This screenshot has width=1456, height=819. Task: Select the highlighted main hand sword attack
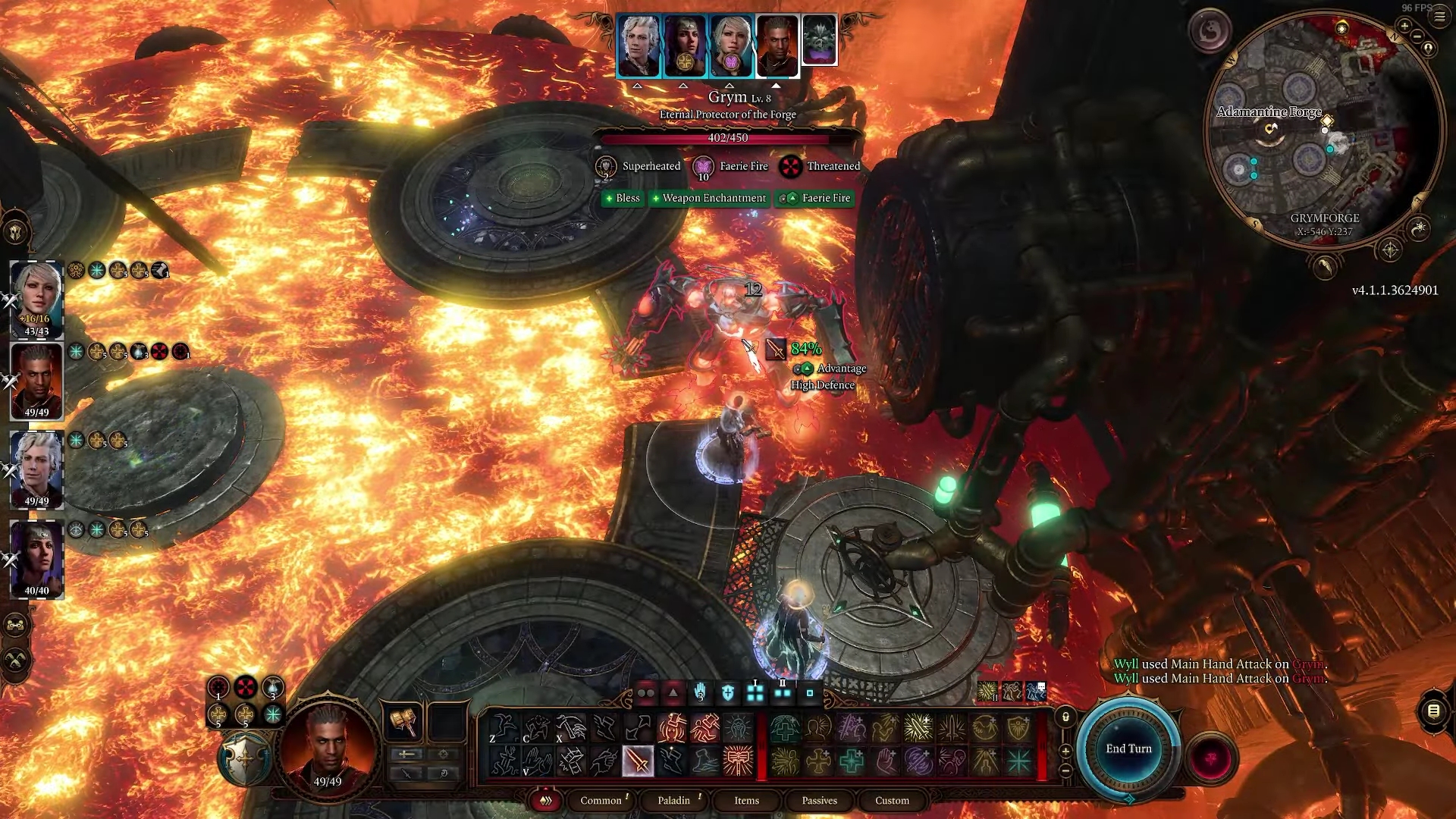(x=638, y=761)
